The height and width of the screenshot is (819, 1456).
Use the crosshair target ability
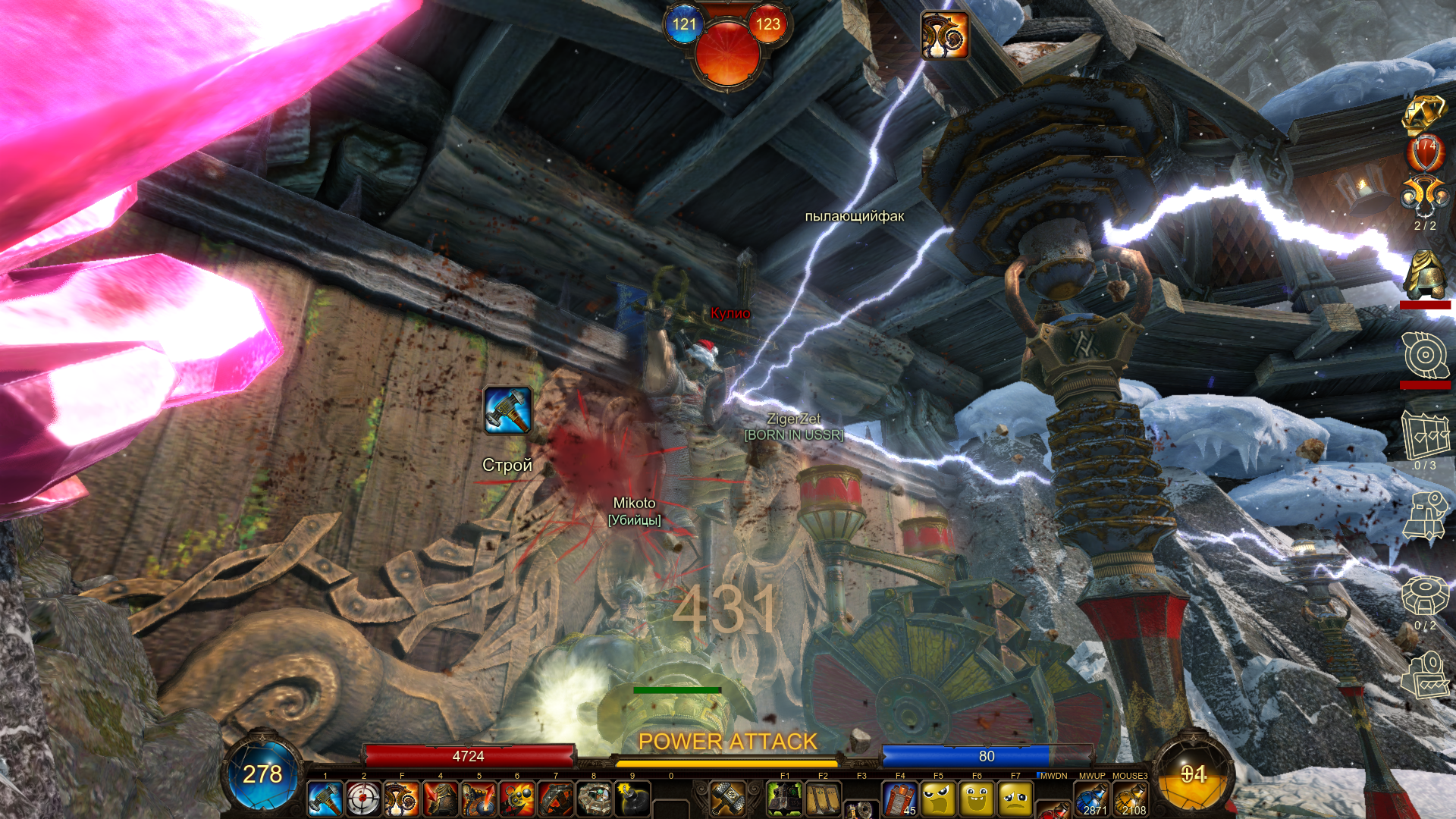coord(363,799)
